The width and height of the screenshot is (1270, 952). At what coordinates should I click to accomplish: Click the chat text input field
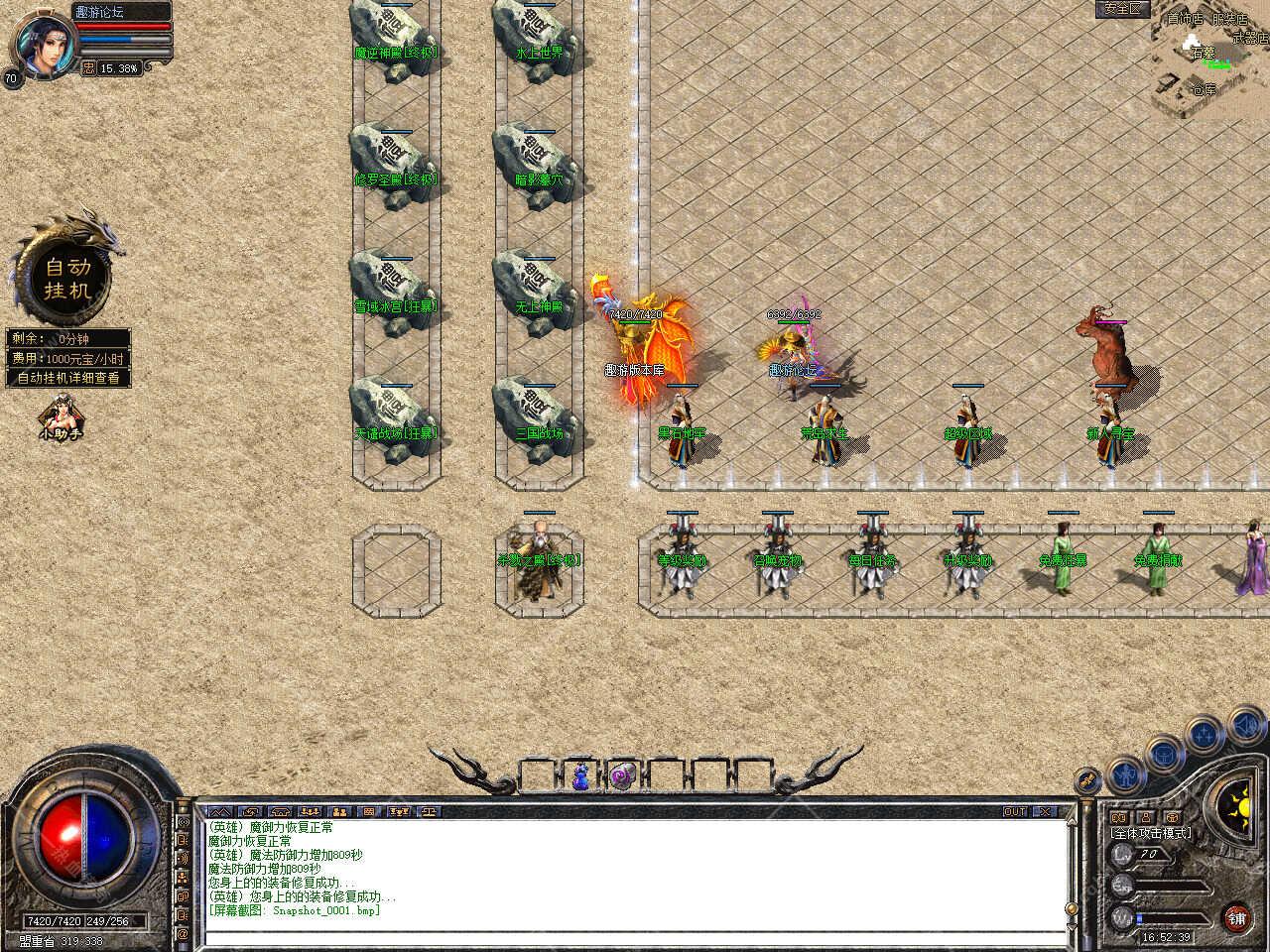coord(635,936)
